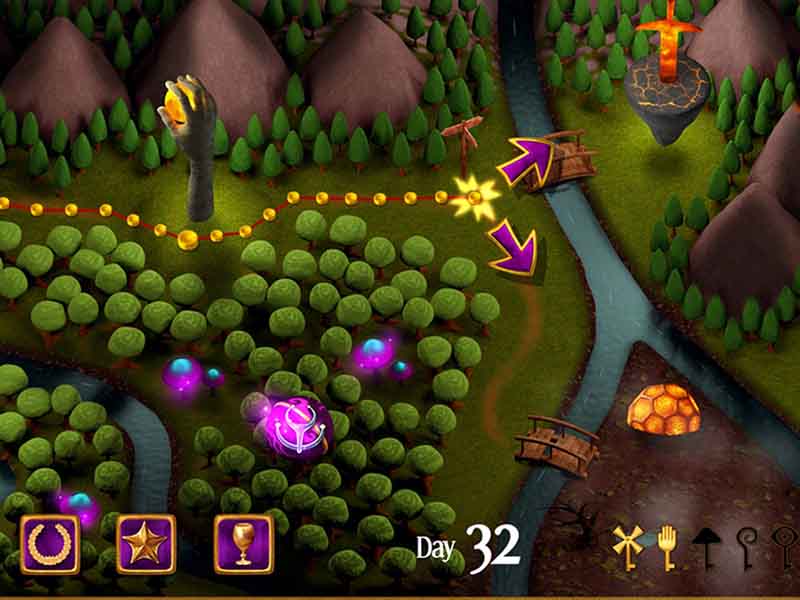The height and width of the screenshot is (600, 800).
Task: Open the golden goblet button
Action: tap(243, 544)
